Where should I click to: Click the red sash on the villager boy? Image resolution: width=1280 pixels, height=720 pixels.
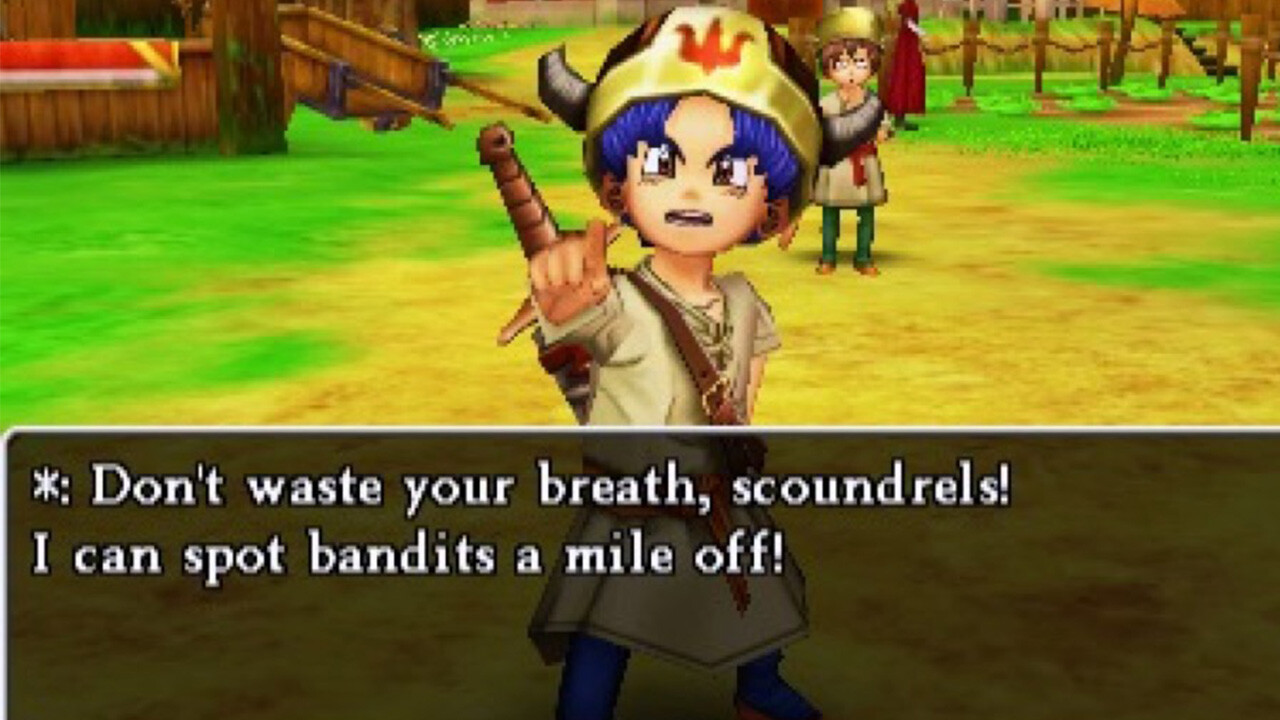coord(860,160)
